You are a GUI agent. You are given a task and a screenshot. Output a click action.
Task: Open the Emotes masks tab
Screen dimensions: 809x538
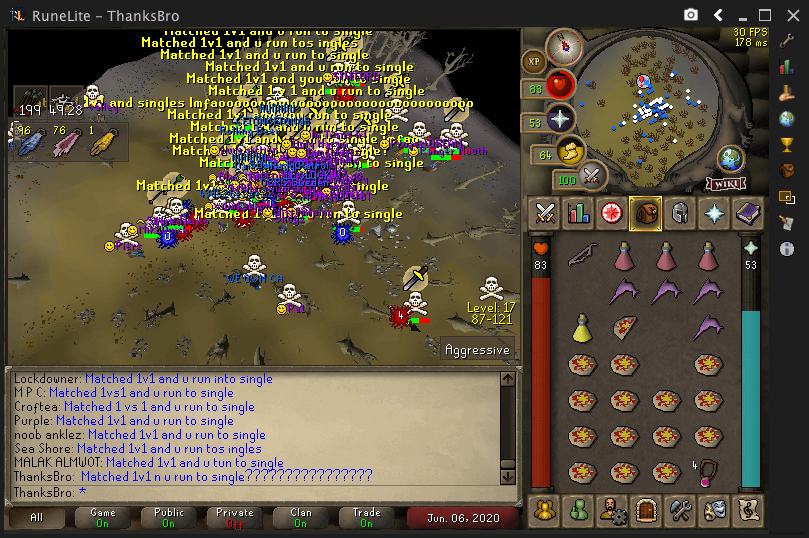click(712, 510)
